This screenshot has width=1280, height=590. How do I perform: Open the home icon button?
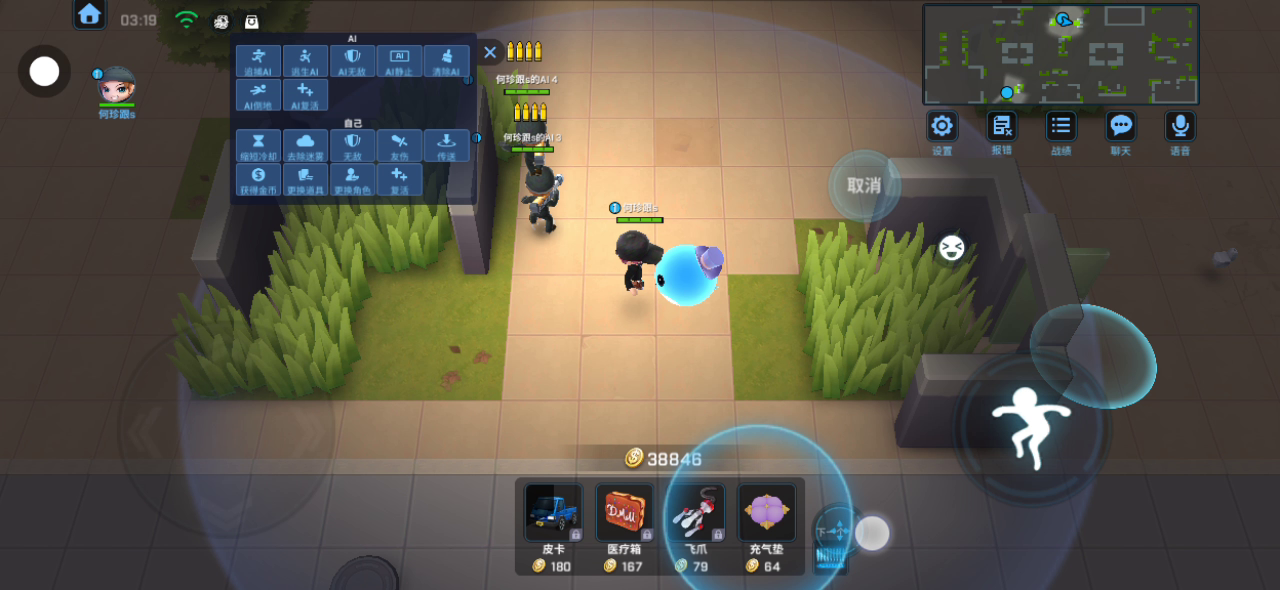(x=90, y=14)
